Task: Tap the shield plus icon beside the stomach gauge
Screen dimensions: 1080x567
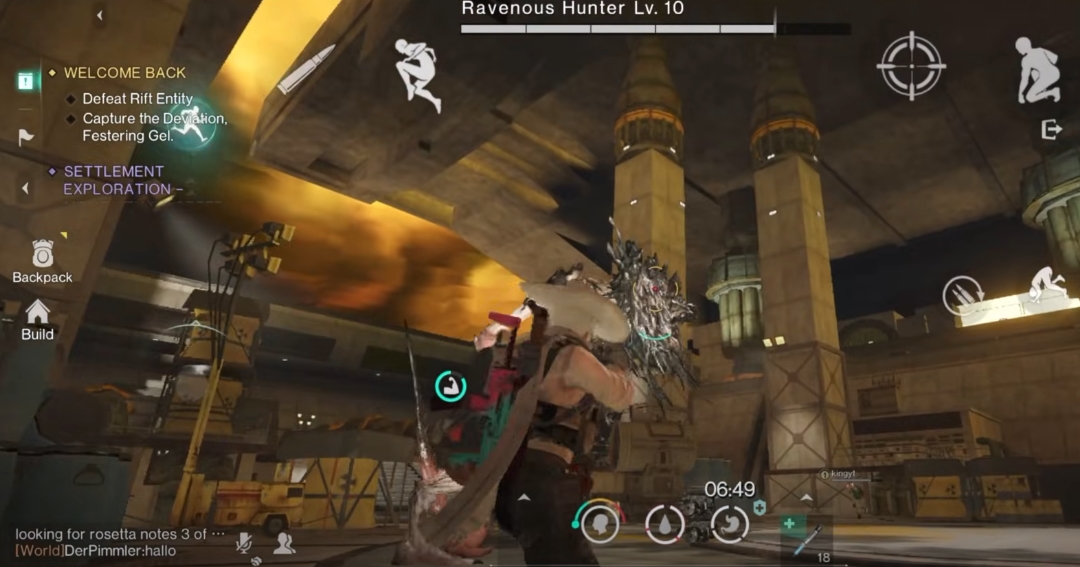Action: 760,508
